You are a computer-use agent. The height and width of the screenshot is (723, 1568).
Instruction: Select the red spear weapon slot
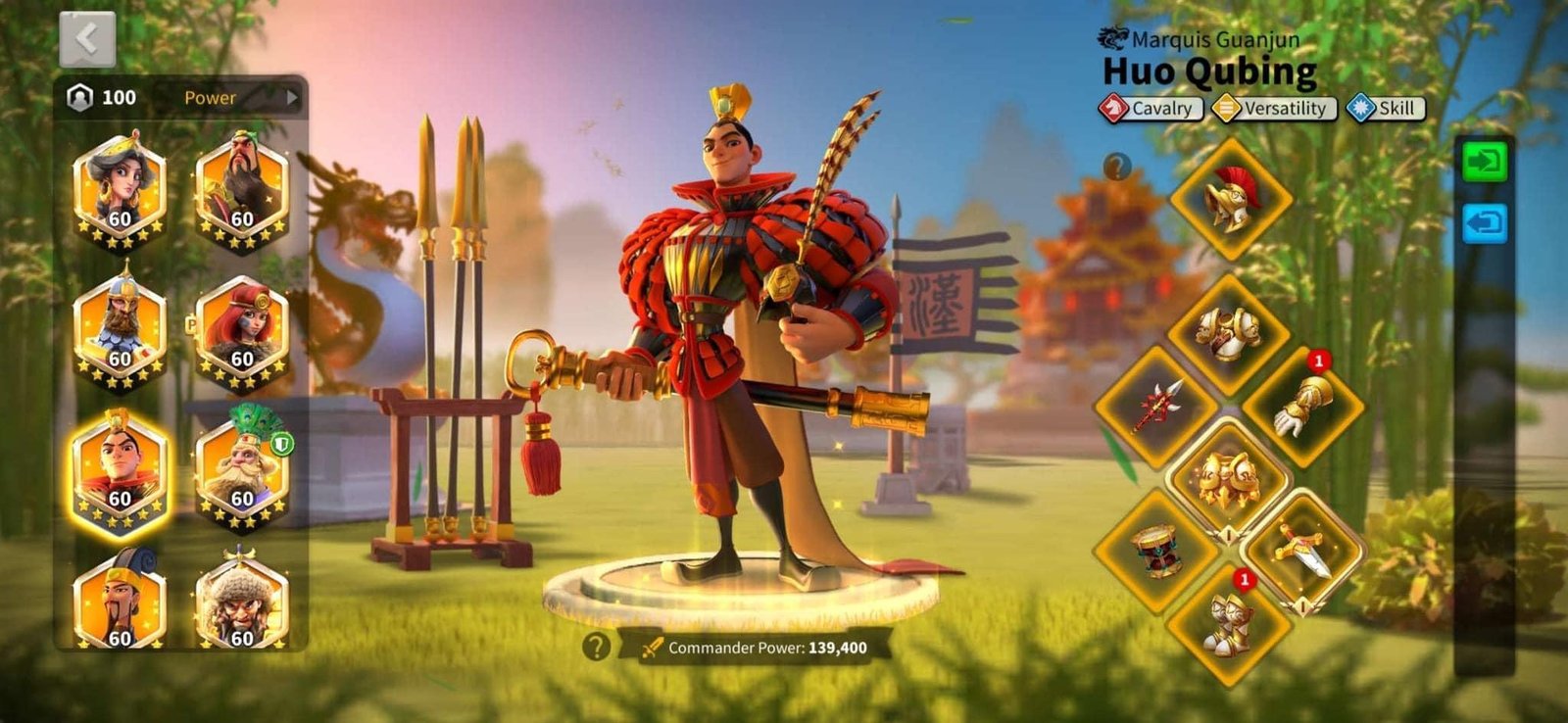pyautogui.click(x=1156, y=406)
